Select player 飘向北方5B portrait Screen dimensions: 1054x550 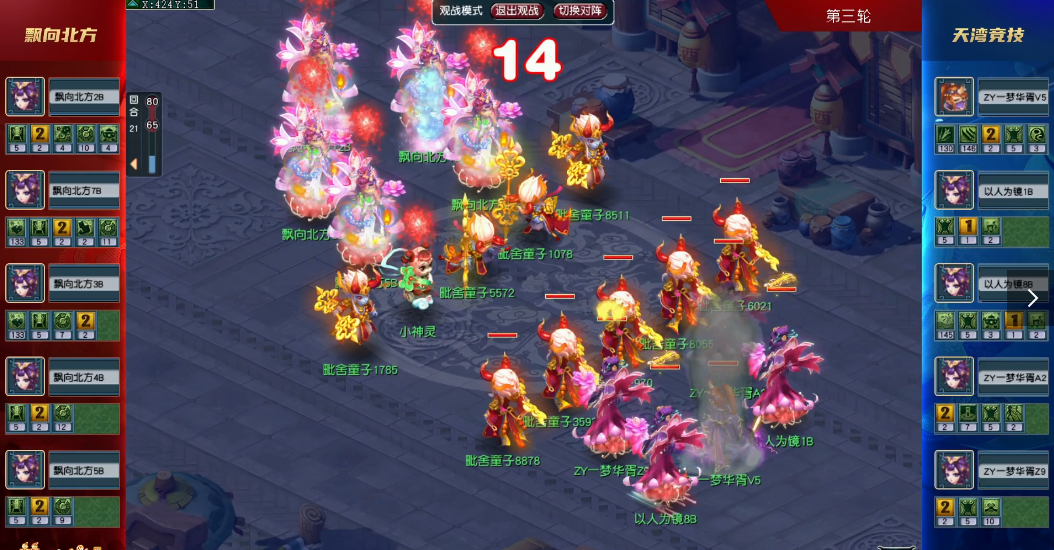(25, 470)
